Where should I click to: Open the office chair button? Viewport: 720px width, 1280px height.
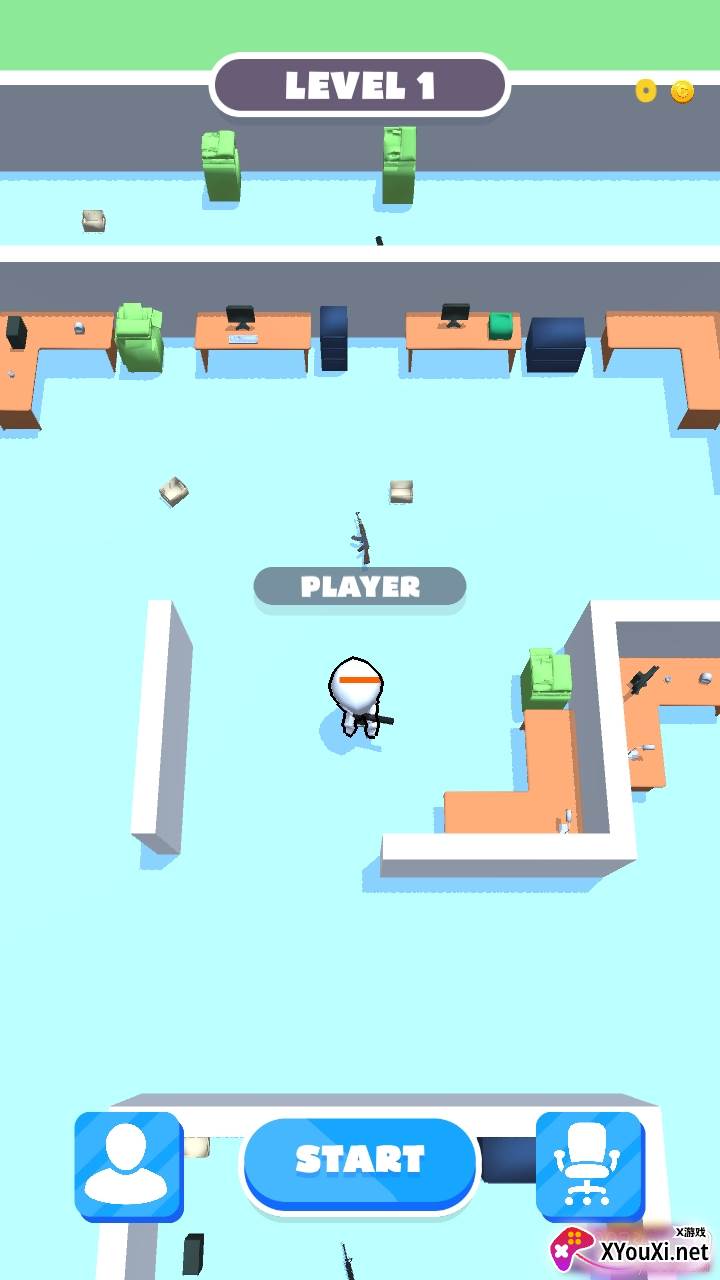[x=589, y=1165]
